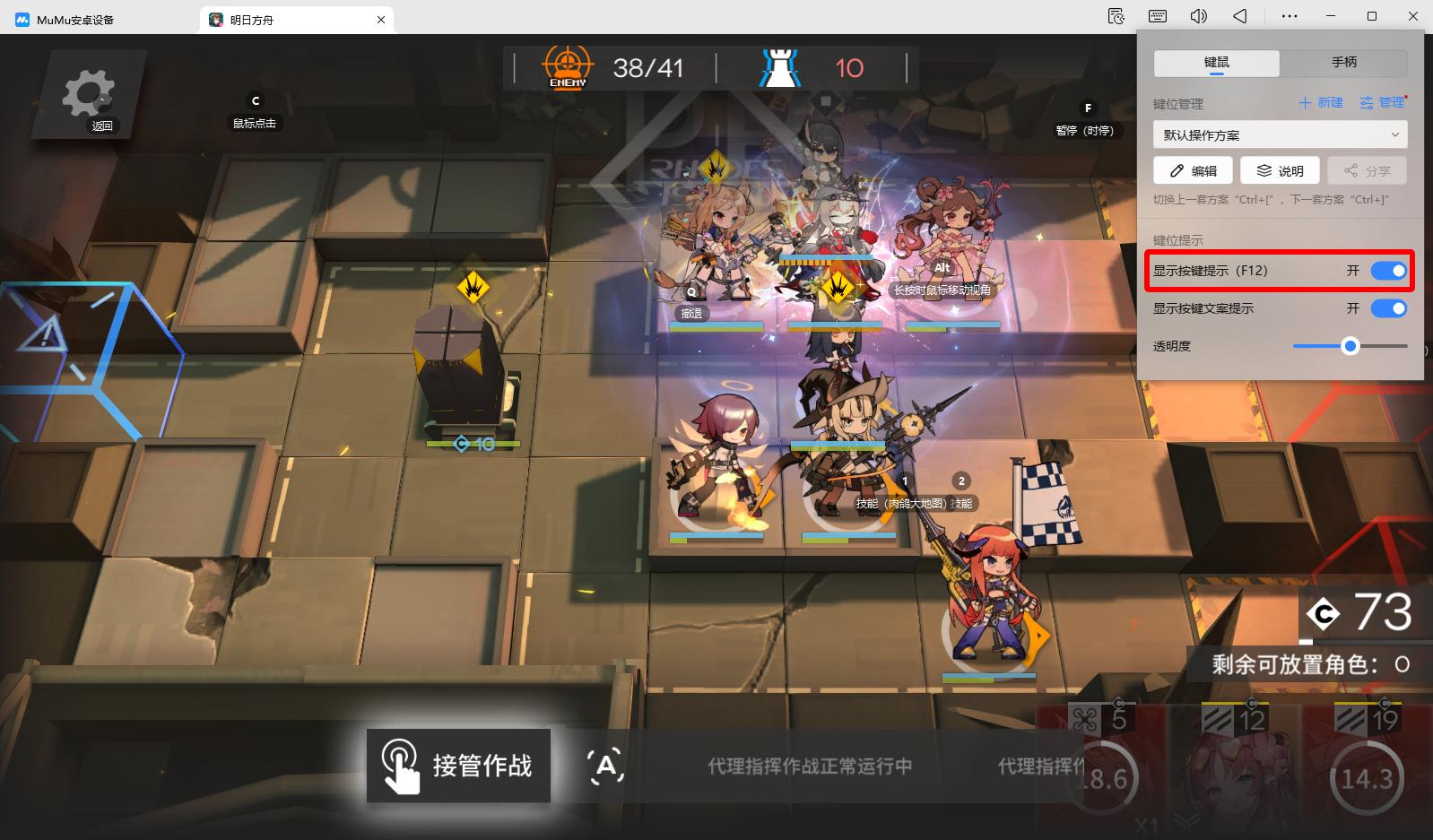The width and height of the screenshot is (1433, 840).
Task: Click the auto-deploy A icon
Action: tap(606, 766)
